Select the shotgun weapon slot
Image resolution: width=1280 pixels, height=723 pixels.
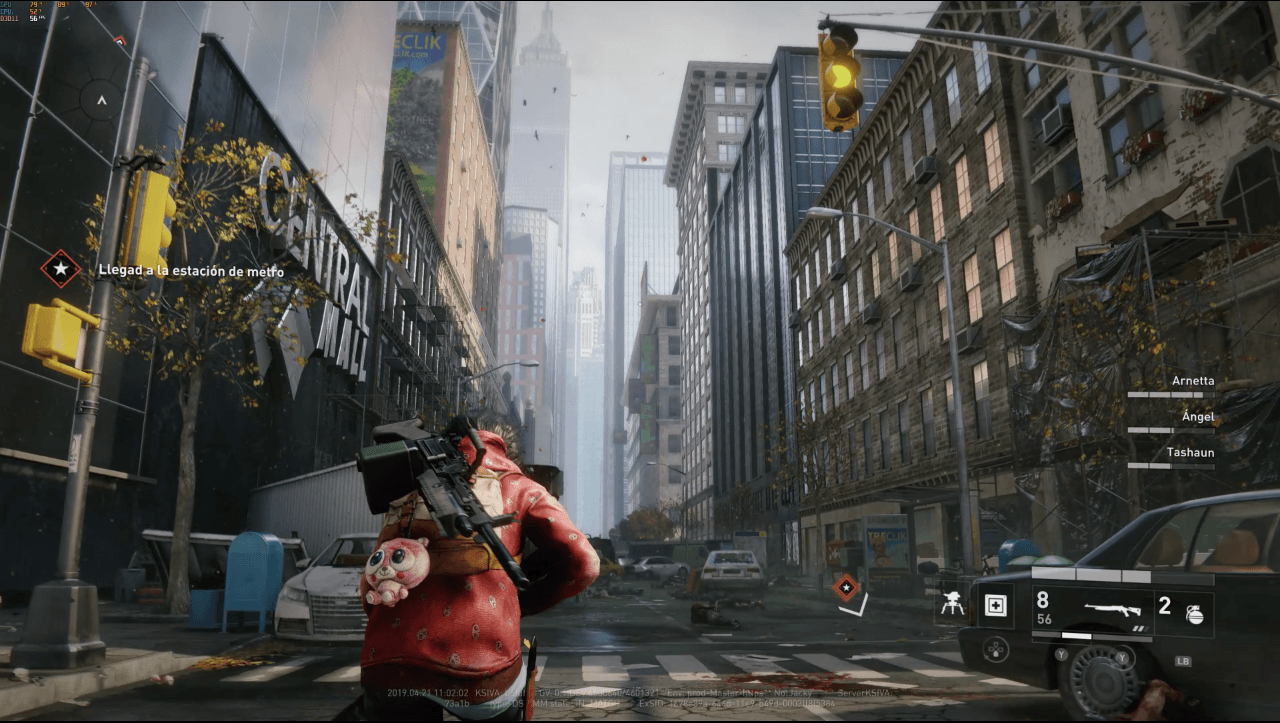coord(1113,609)
